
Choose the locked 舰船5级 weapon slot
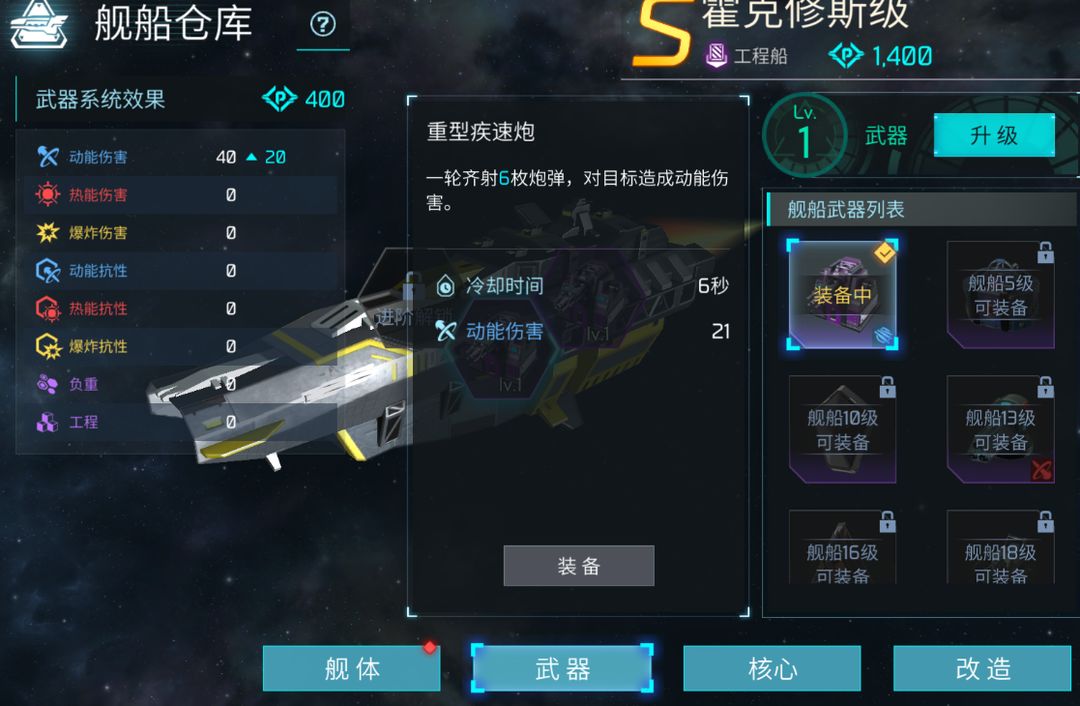click(x=1000, y=295)
